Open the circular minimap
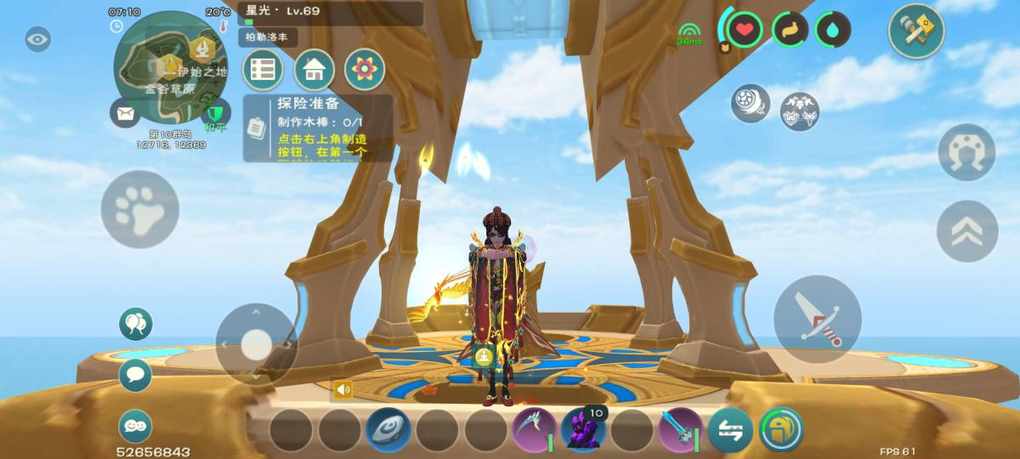The width and height of the screenshot is (1020, 459). pos(170,66)
